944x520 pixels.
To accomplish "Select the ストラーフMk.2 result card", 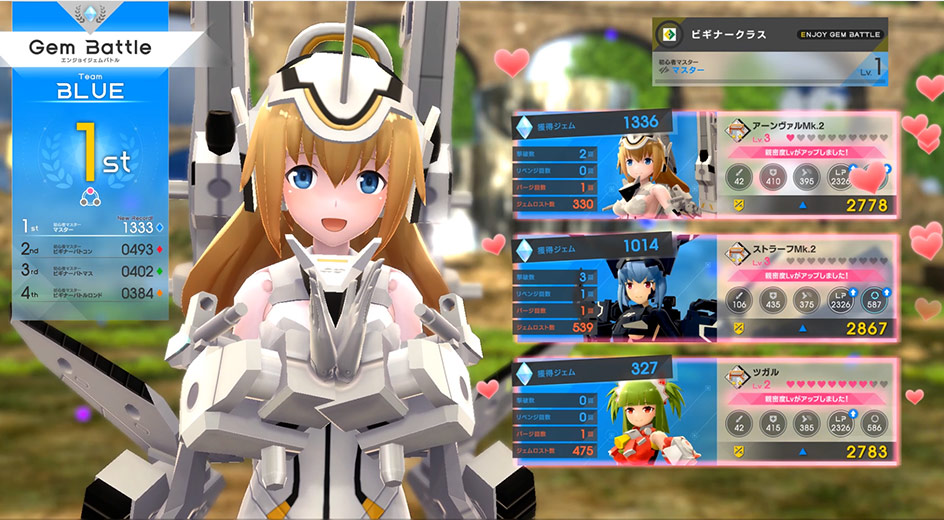I will [812, 289].
